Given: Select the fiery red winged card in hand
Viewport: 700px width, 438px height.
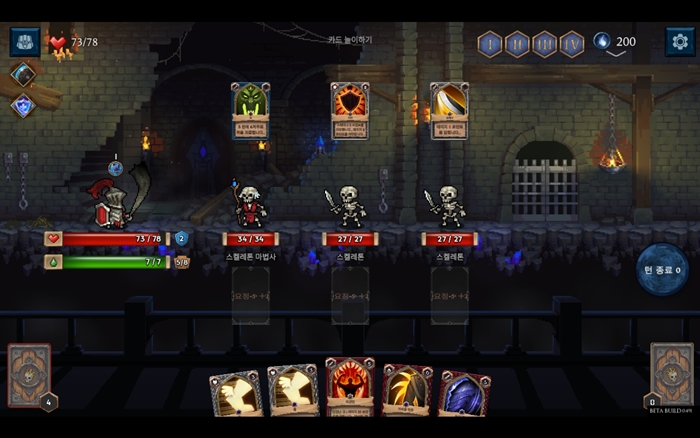Looking at the screenshot, I should pos(350,387).
